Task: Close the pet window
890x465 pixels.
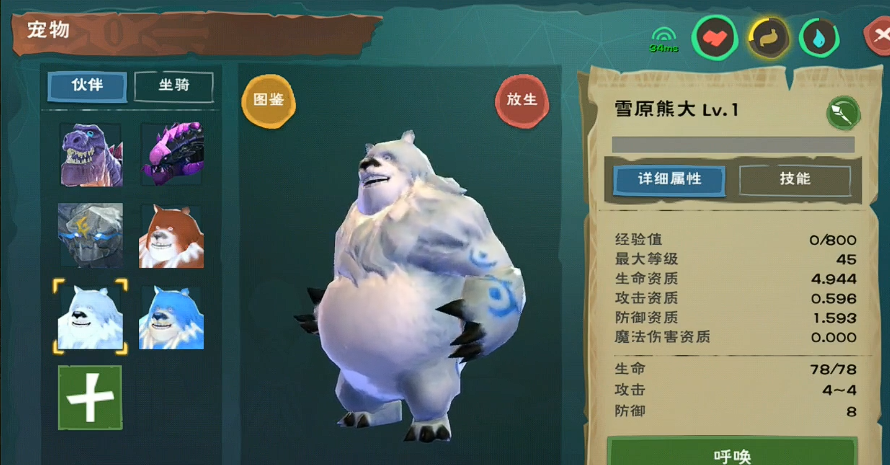Action: pyautogui.click(x=880, y=37)
